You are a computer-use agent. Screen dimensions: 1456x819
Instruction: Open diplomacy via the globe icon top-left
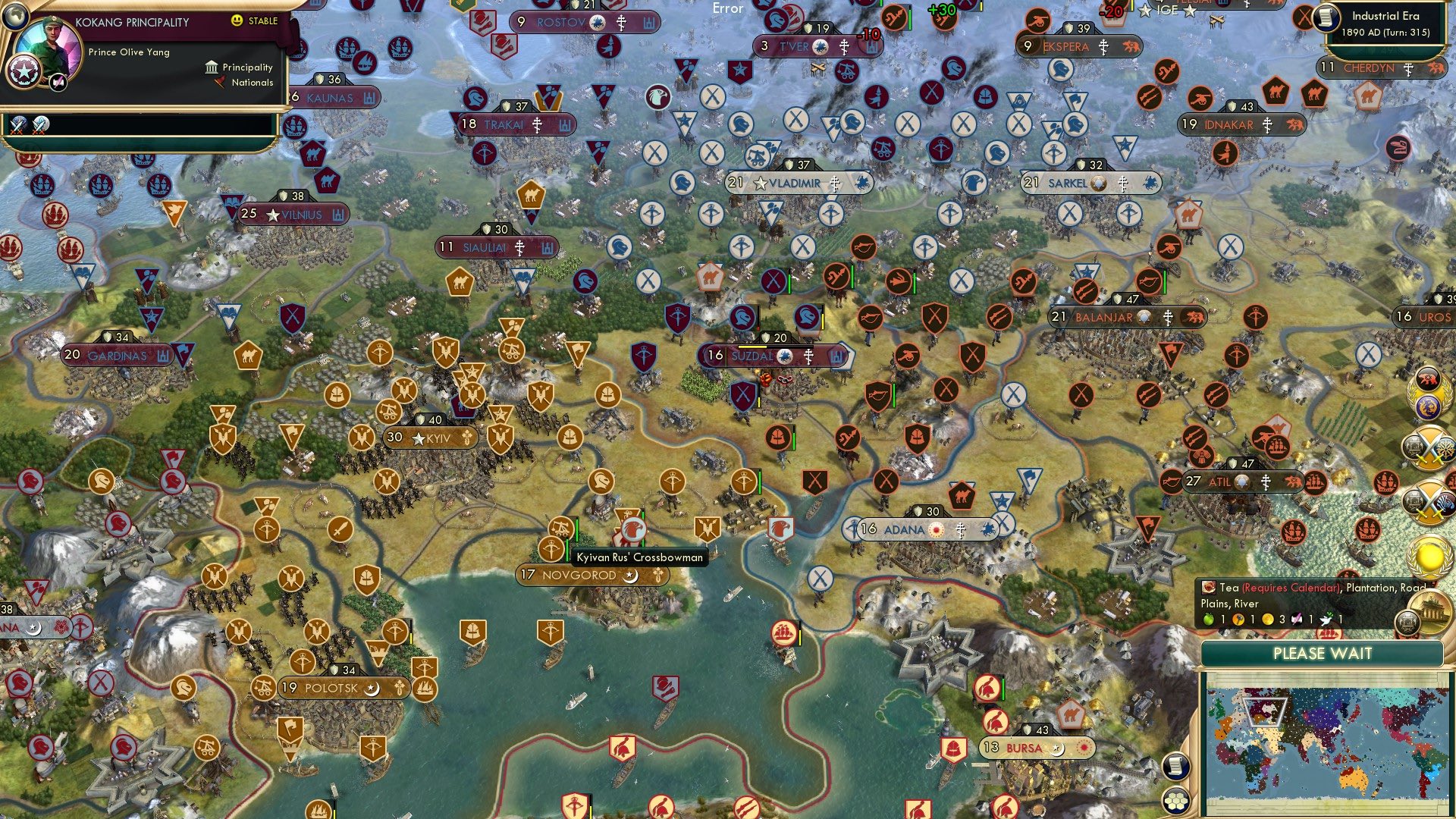(x=15, y=17)
